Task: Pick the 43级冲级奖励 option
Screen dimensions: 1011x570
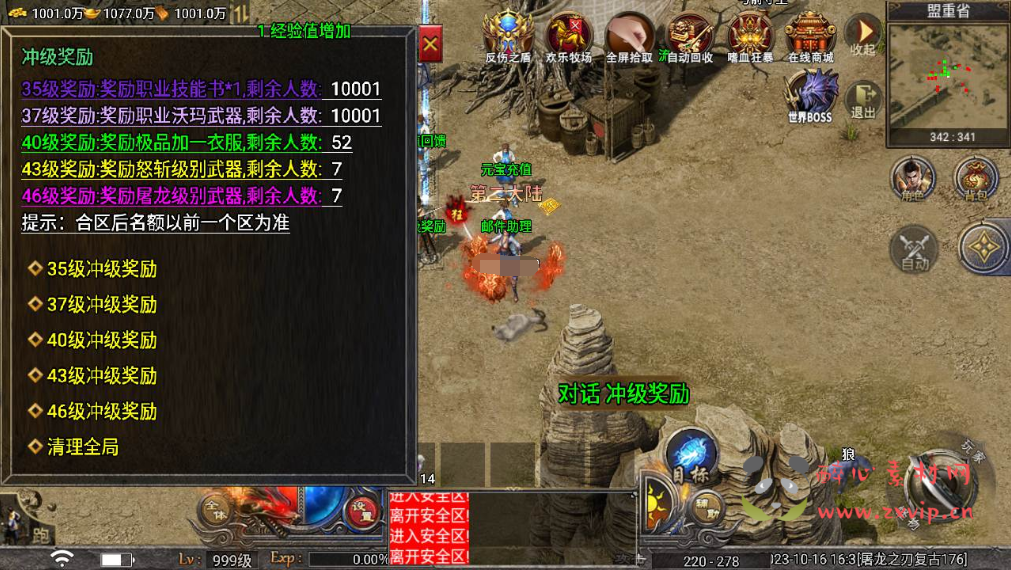Action: pyautogui.click(x=101, y=376)
